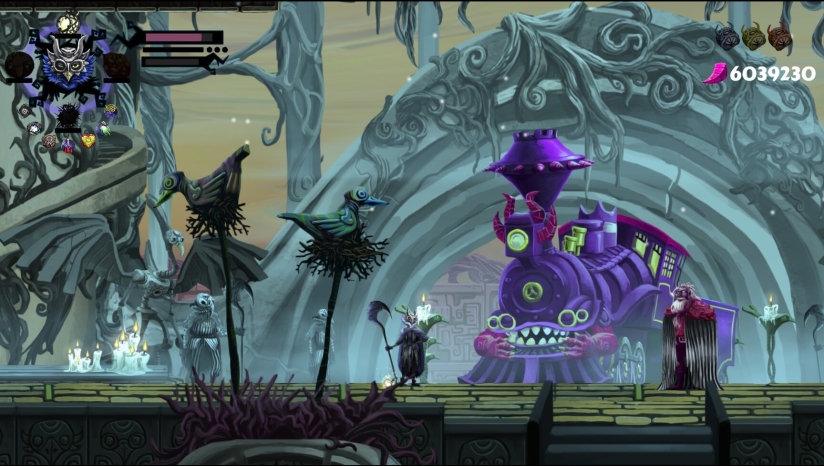
Task: Click the grey horned cube head icon
Action: [x=727, y=37]
